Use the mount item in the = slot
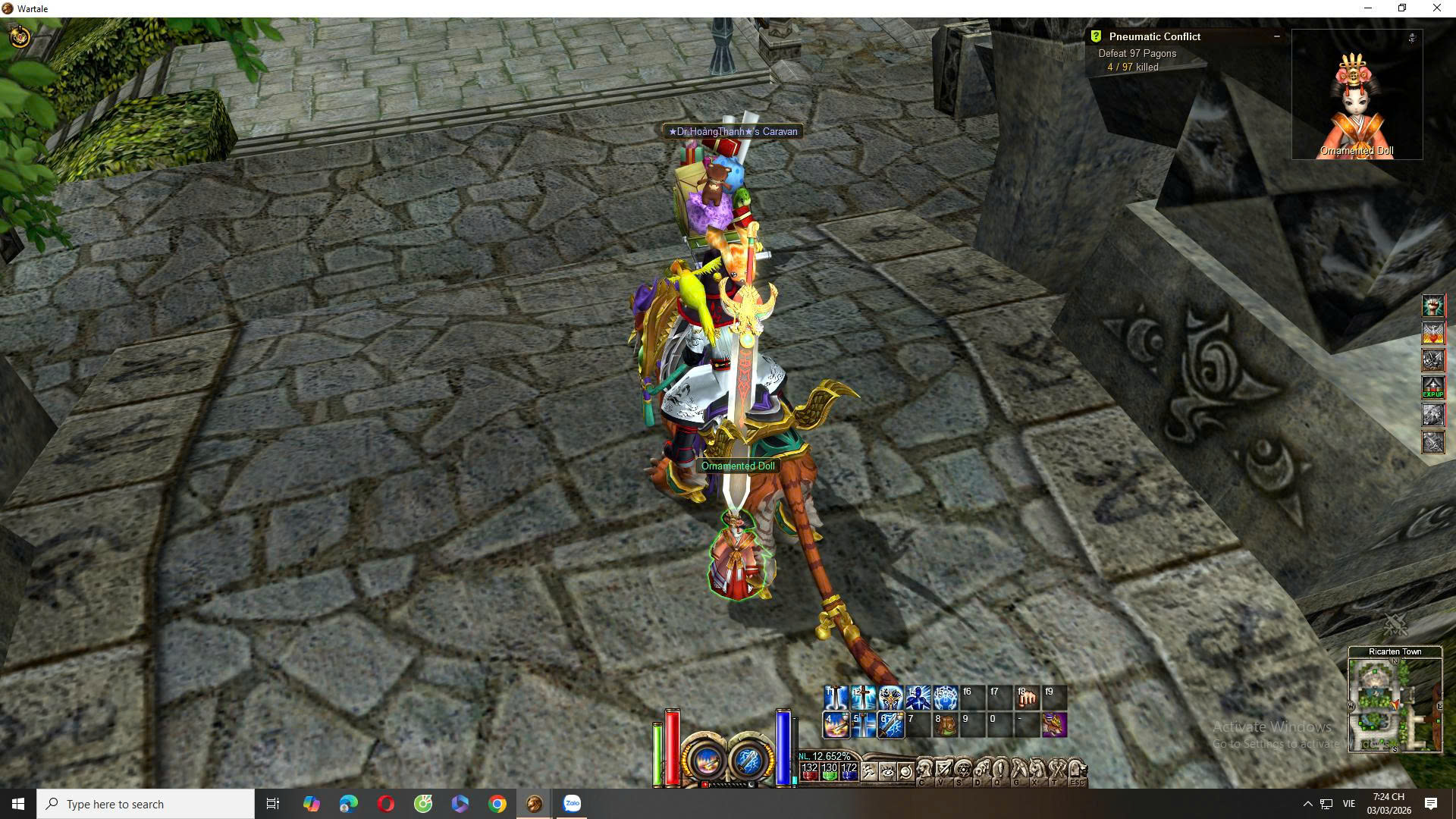 (1054, 725)
